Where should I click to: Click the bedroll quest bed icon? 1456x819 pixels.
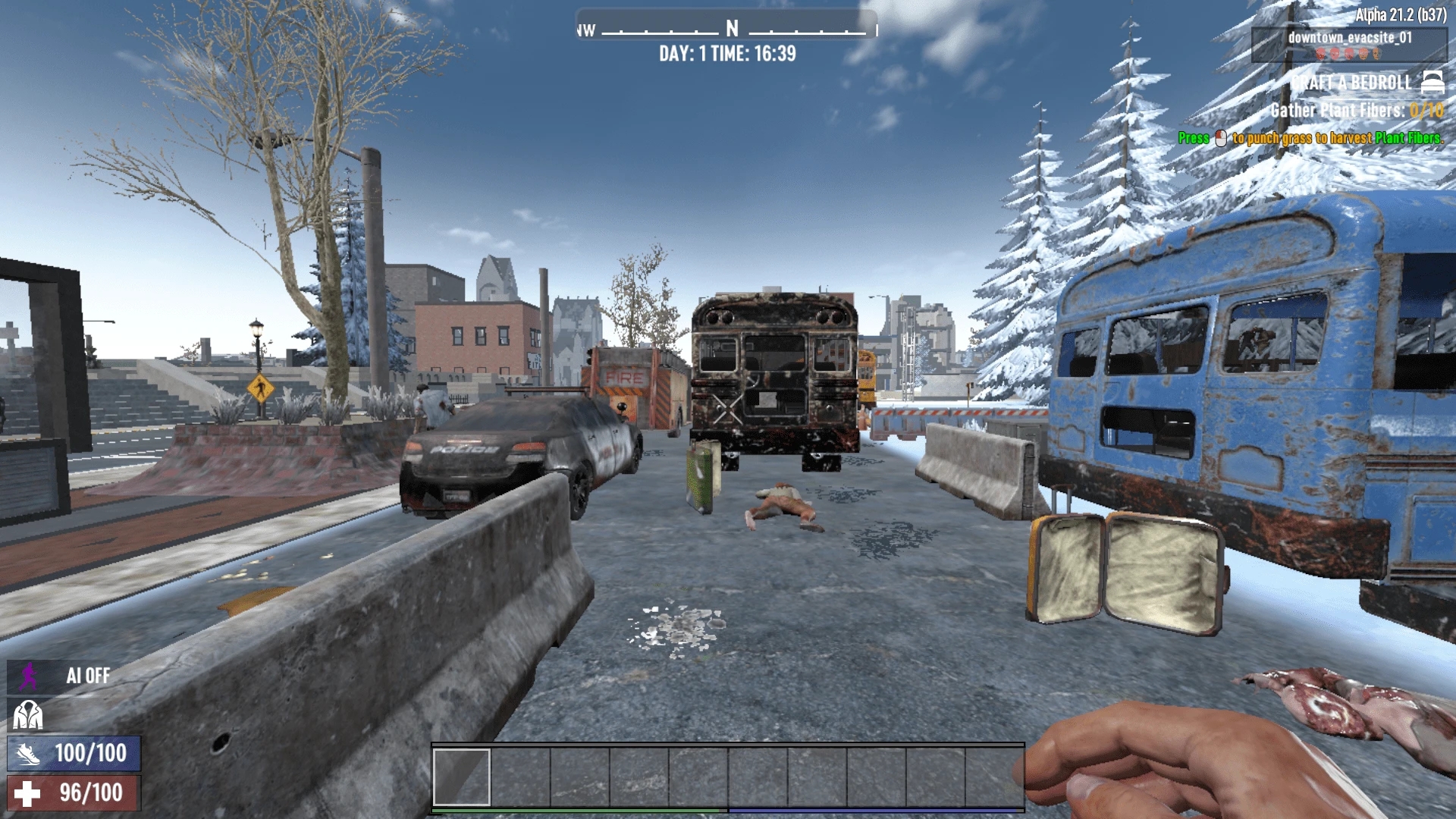pyautogui.click(x=1432, y=81)
